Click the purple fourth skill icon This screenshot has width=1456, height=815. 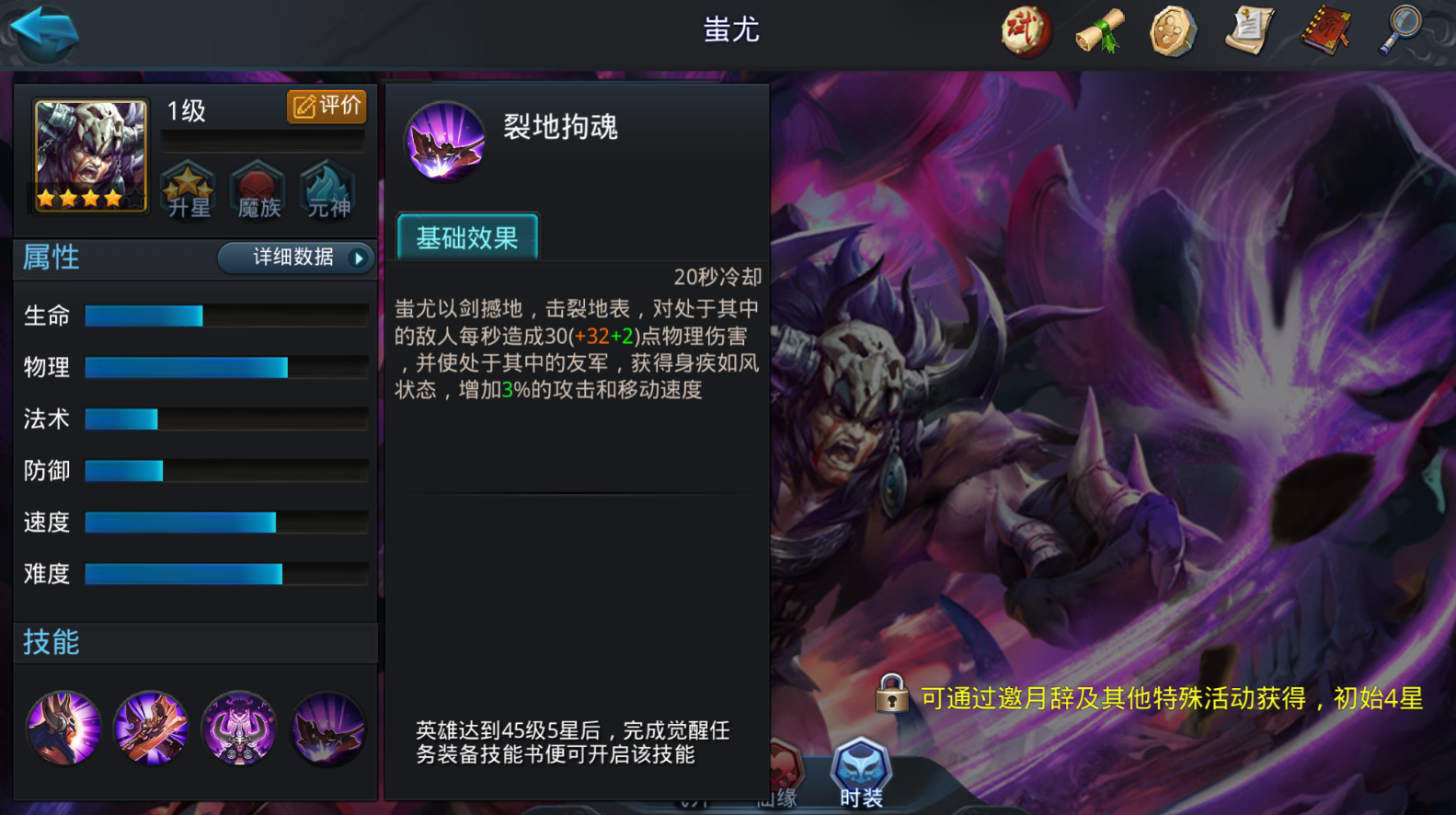click(328, 728)
